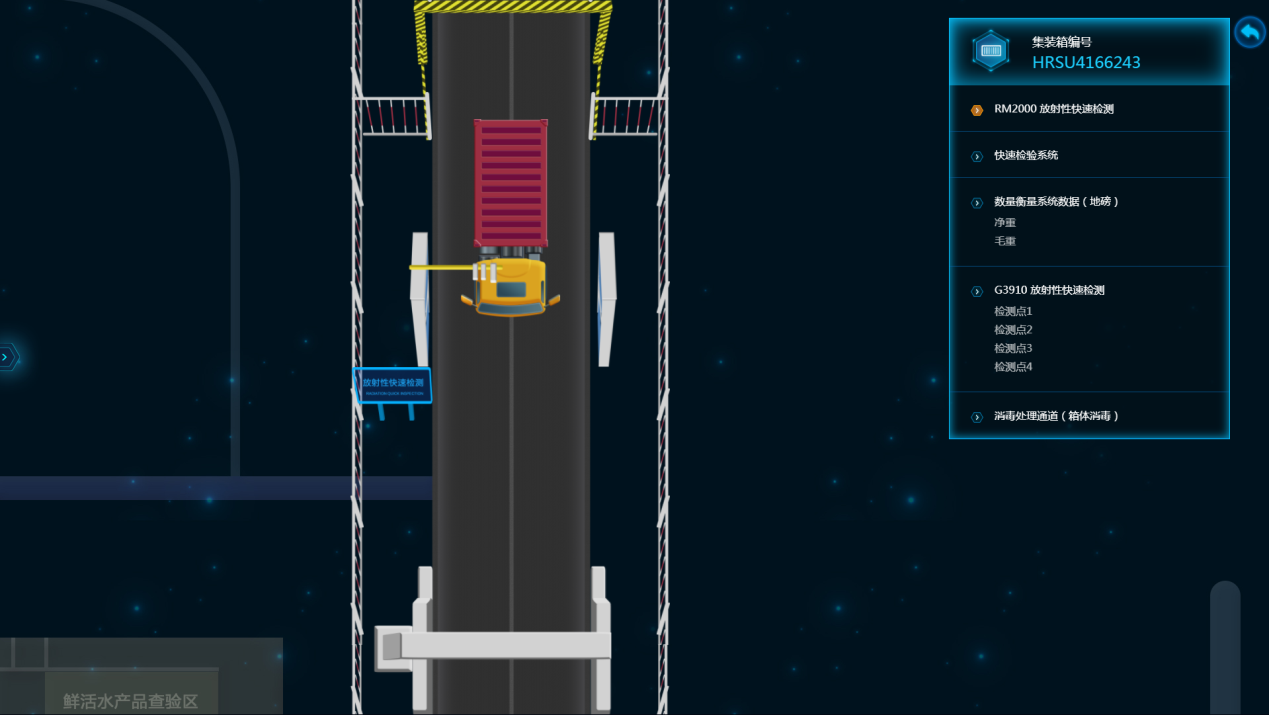This screenshot has width=1269, height=715.
Task: Click the blue back arrow button
Action: click(x=1249, y=33)
